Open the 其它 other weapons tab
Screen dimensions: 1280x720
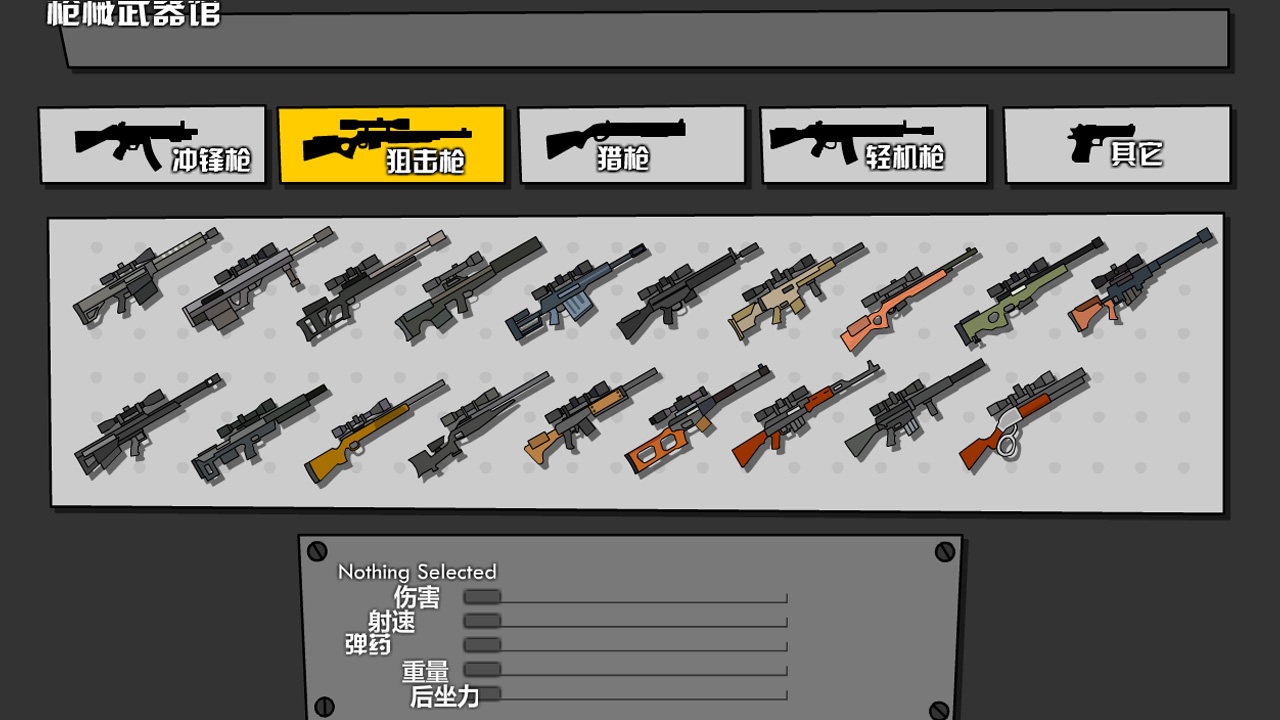pos(1116,144)
